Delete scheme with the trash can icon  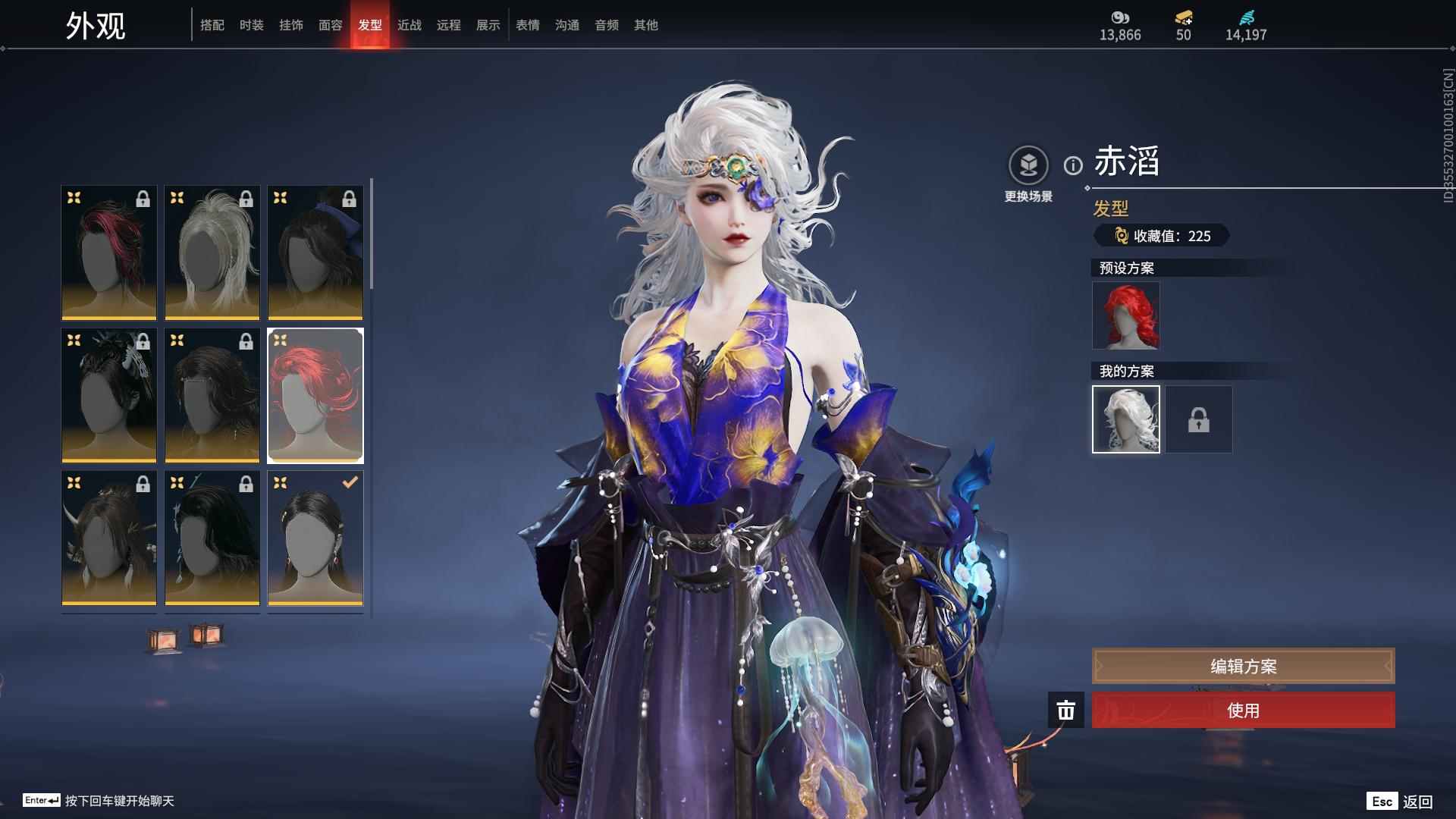click(x=1065, y=711)
